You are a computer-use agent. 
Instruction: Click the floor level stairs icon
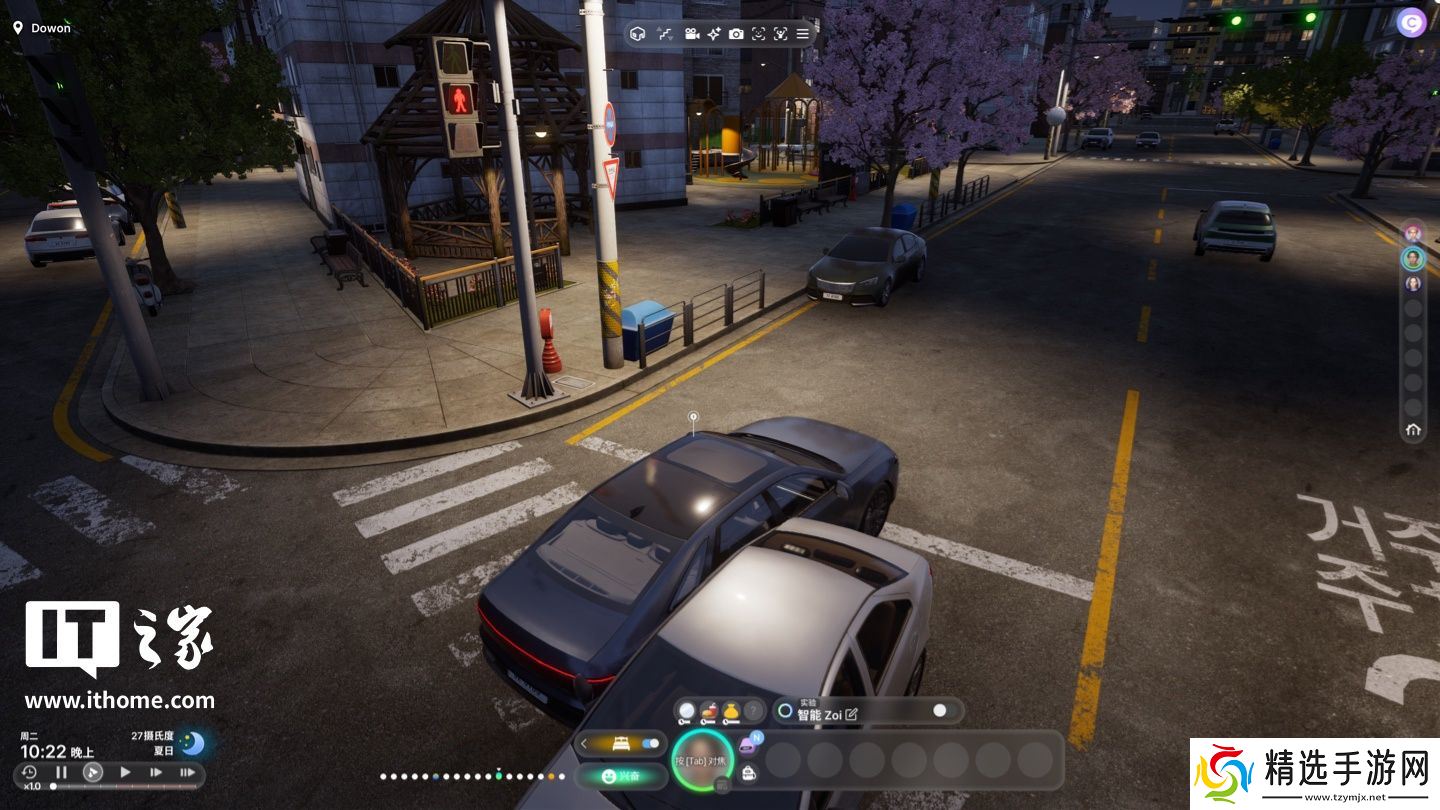coord(665,34)
